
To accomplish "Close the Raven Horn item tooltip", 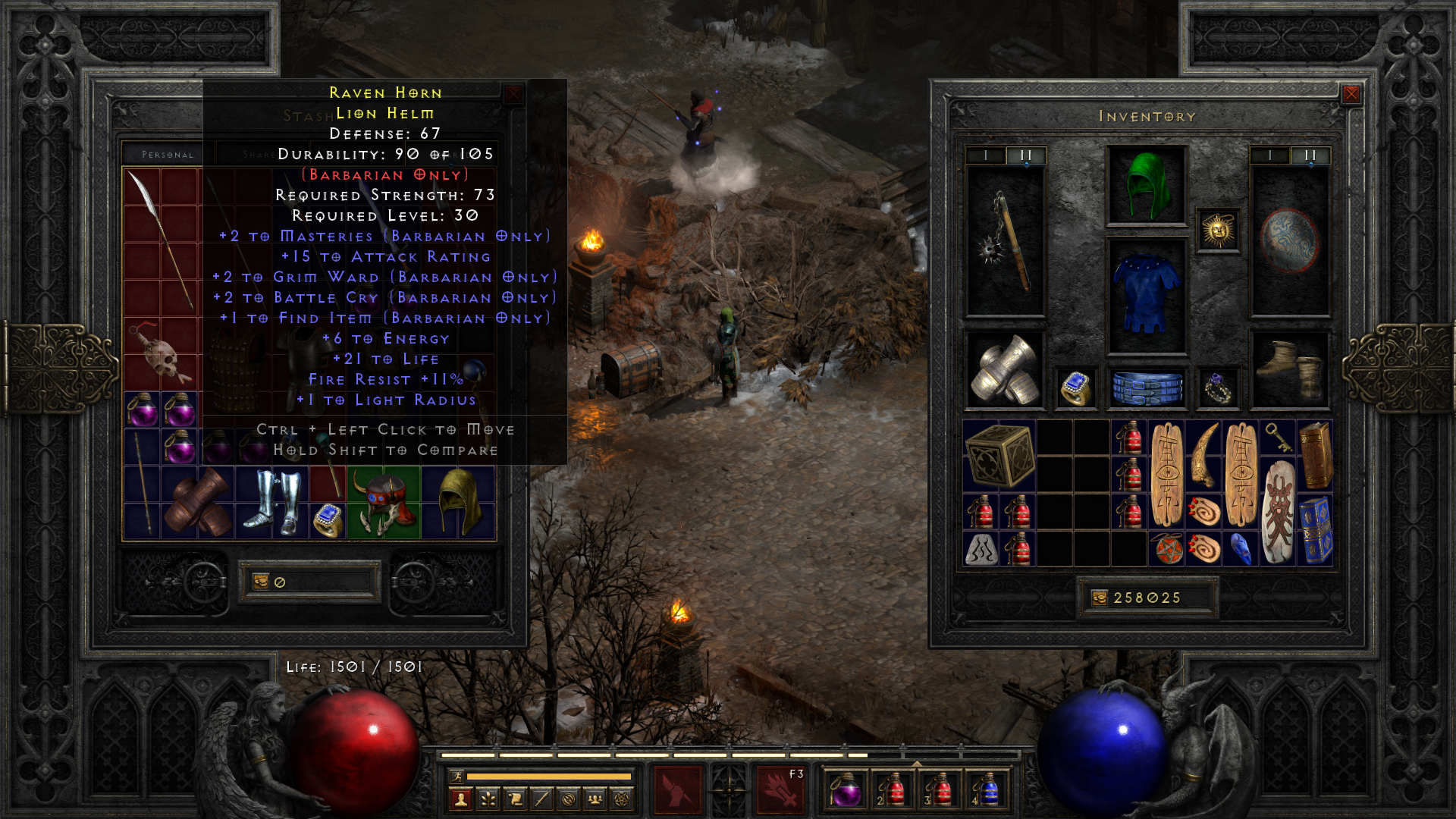I will (514, 93).
